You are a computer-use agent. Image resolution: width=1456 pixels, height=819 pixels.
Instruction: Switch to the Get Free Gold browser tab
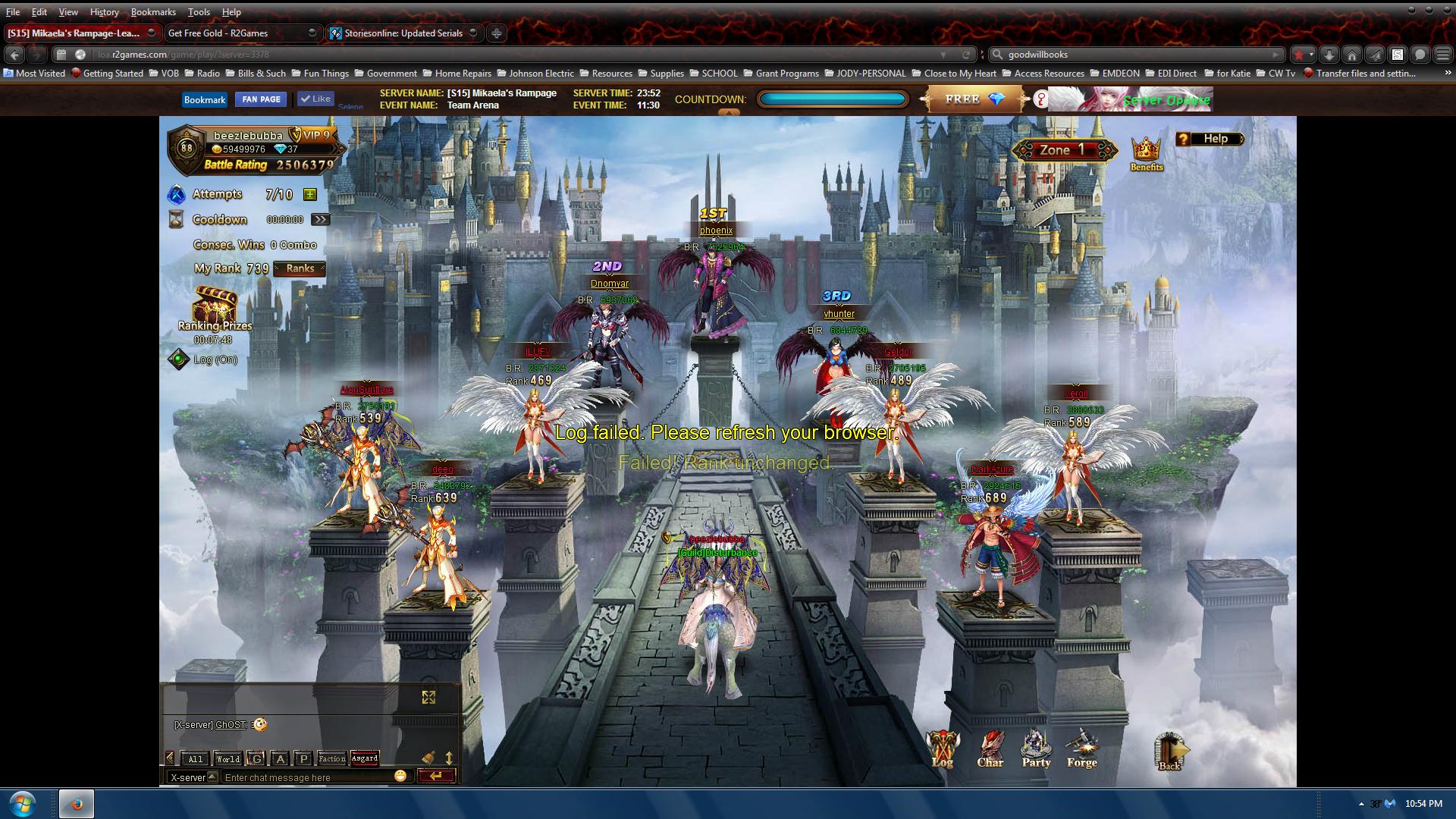pyautogui.click(x=235, y=33)
